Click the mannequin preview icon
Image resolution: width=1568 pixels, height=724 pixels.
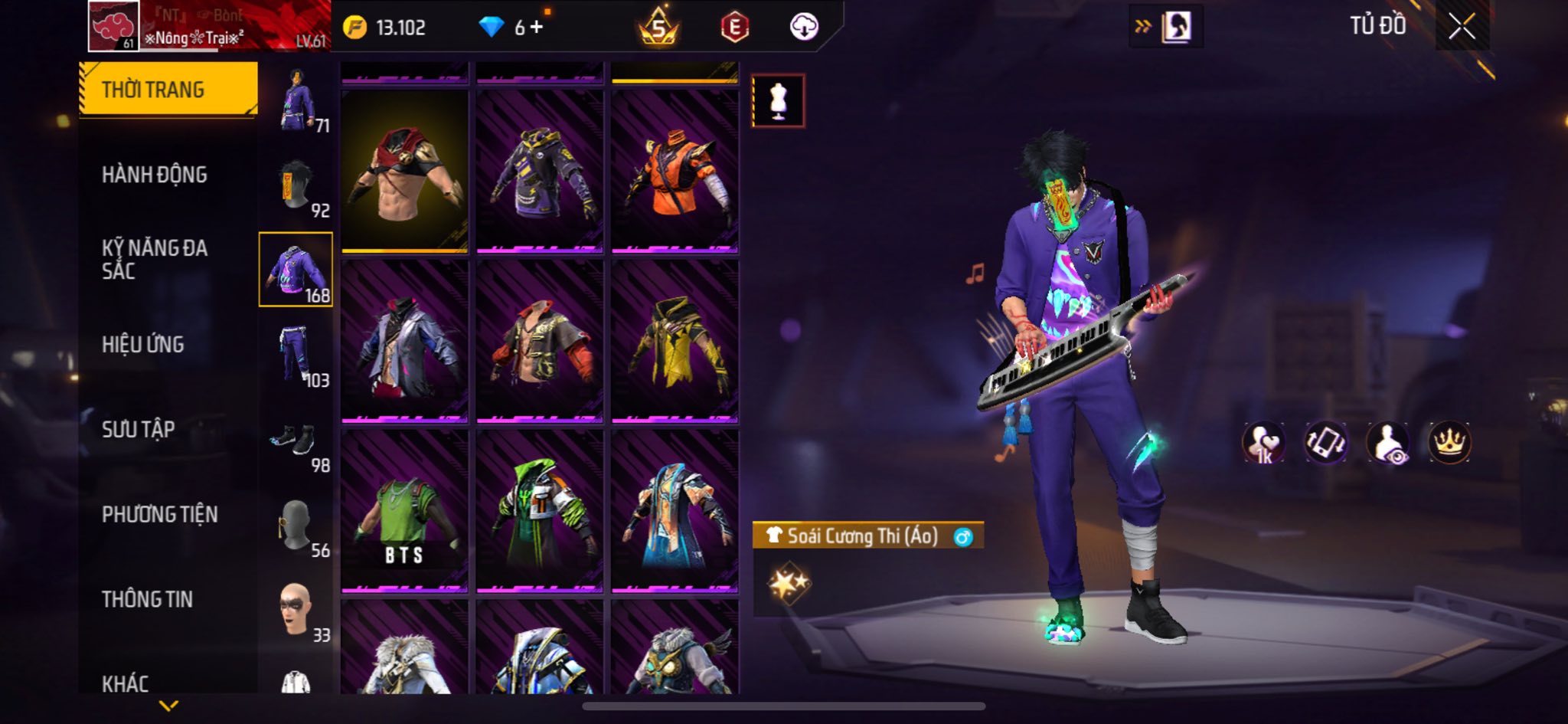(x=778, y=100)
